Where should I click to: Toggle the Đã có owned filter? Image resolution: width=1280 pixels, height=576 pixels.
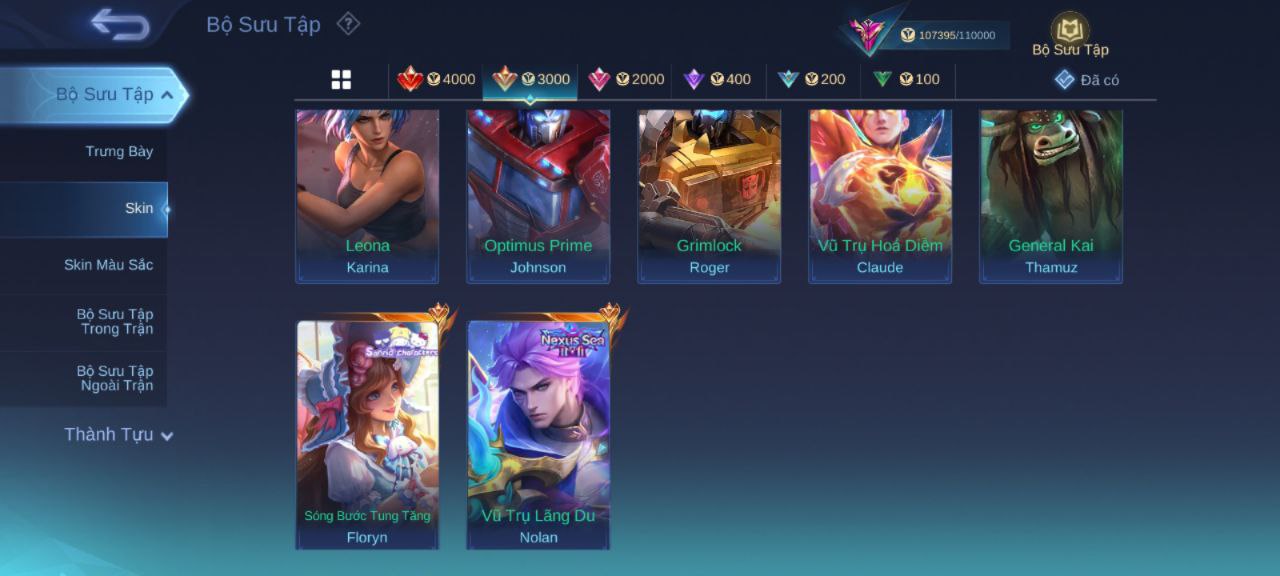pyautogui.click(x=1087, y=80)
